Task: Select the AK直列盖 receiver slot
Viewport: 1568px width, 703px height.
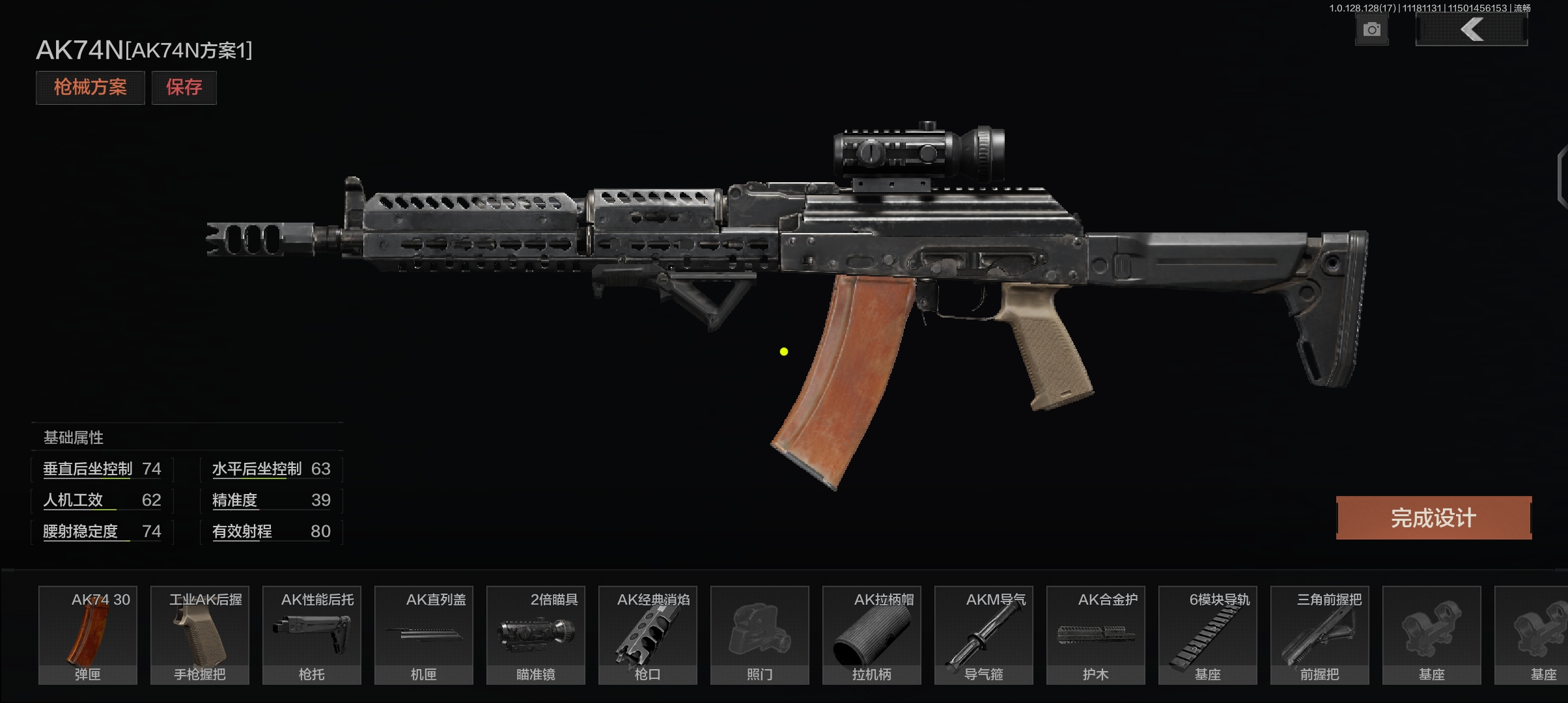Action: point(424,635)
